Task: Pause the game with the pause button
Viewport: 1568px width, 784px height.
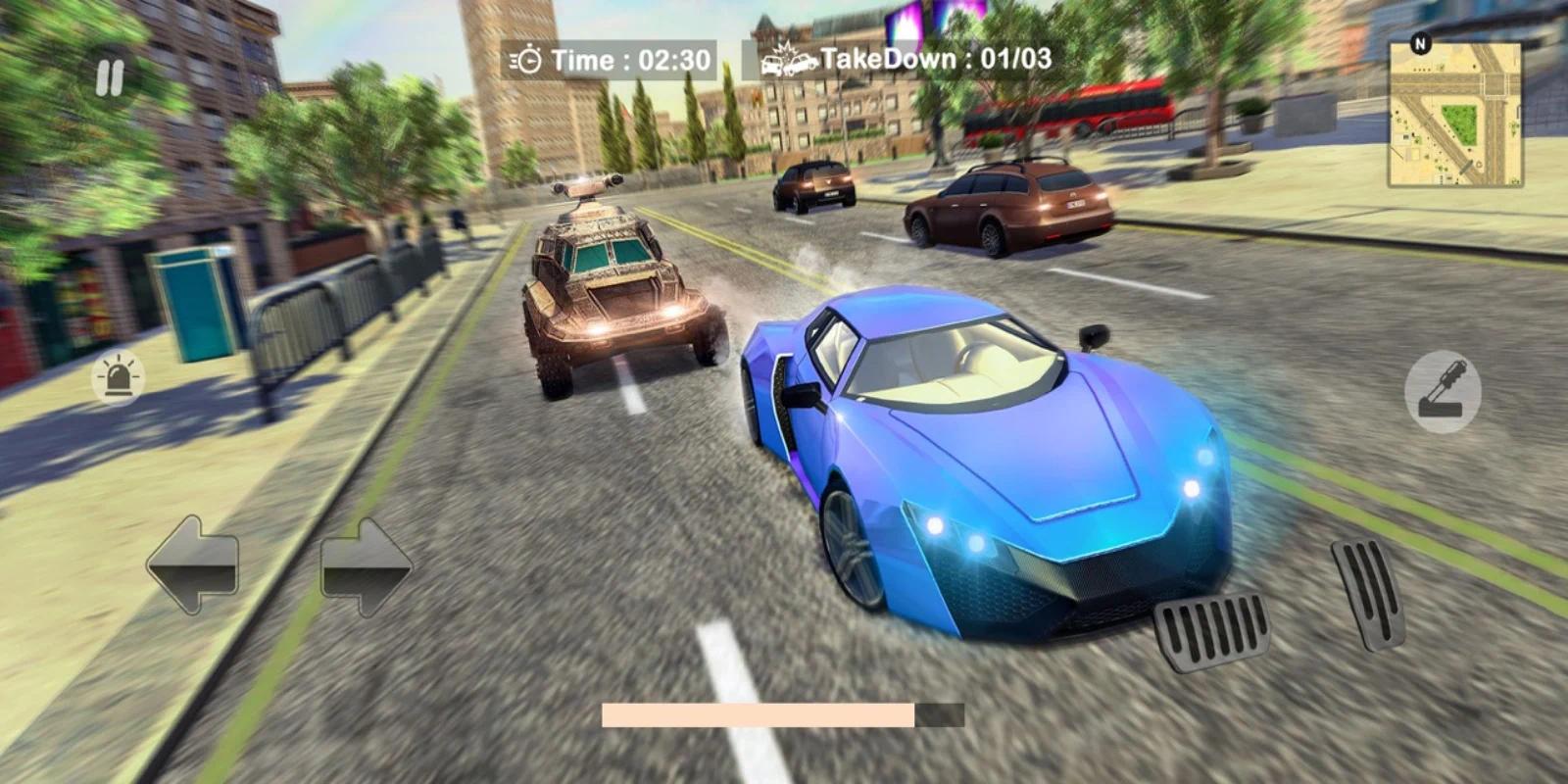Action: tap(110, 78)
